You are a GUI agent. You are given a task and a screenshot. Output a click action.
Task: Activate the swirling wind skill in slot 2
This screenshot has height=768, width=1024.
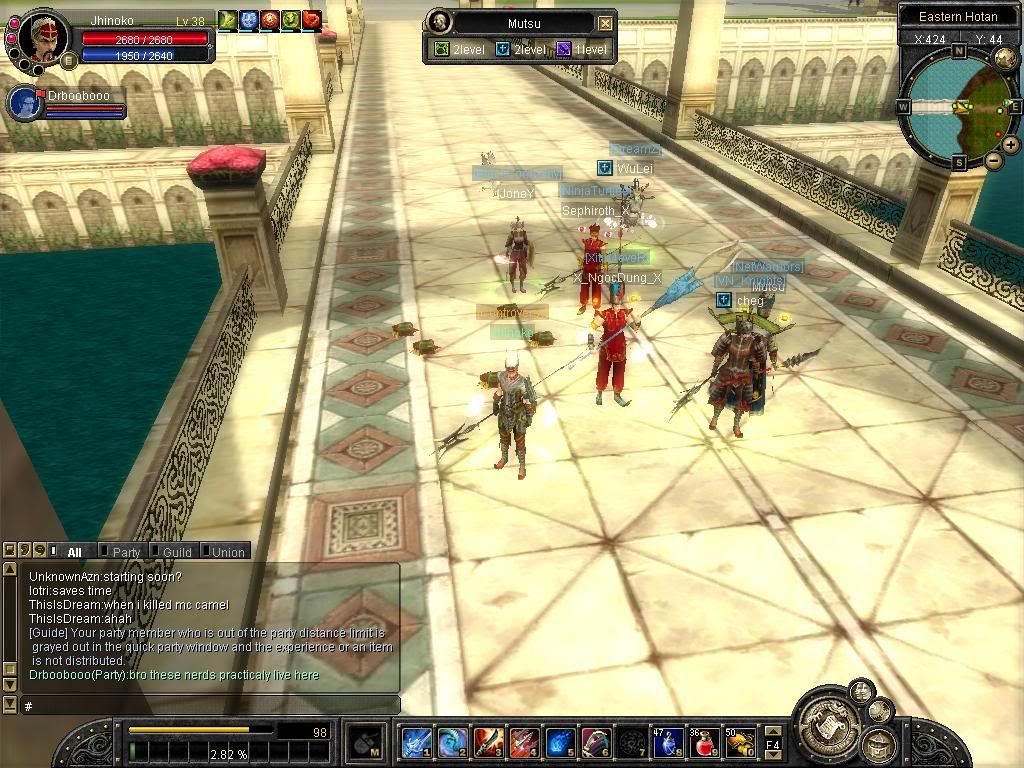(452, 742)
